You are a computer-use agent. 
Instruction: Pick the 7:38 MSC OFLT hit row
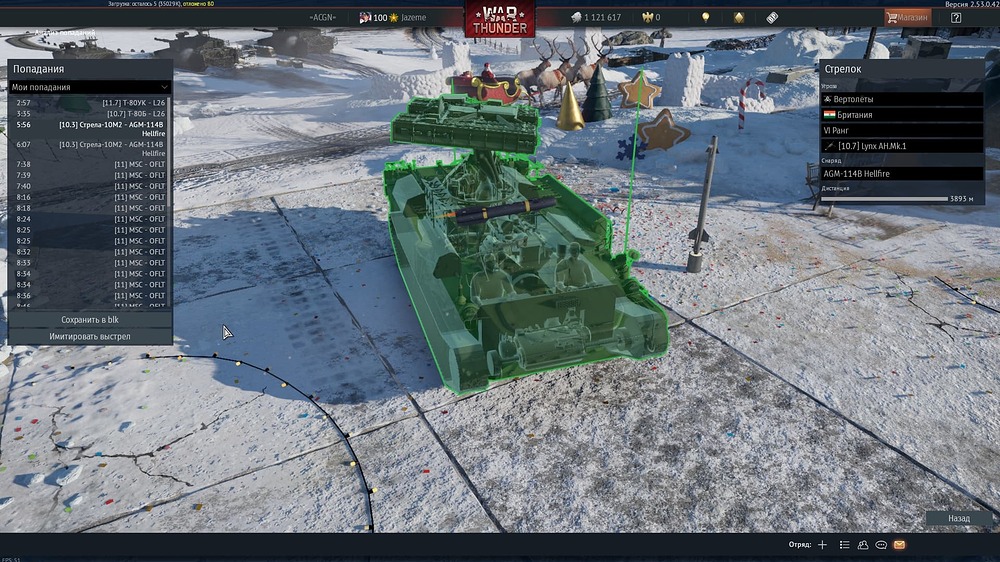(90, 164)
